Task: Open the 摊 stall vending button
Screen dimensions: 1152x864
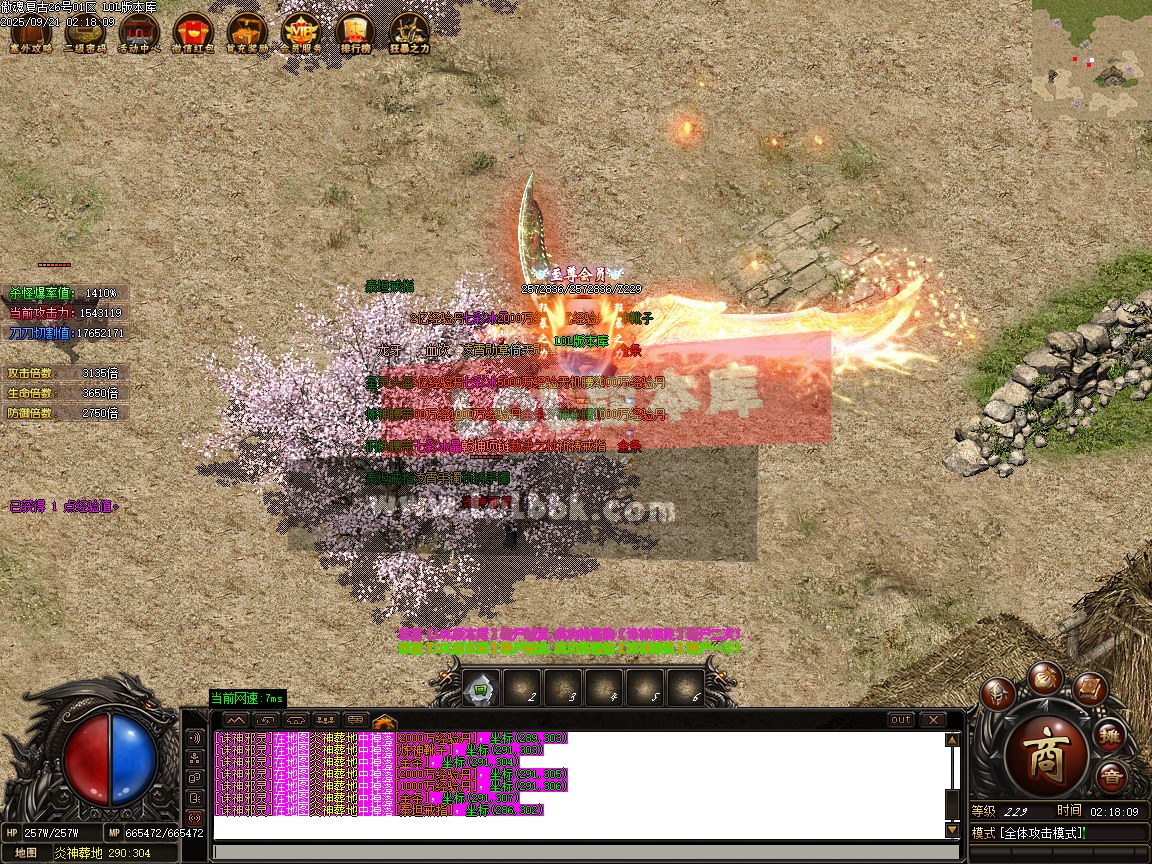Action: pyautogui.click(x=1112, y=735)
